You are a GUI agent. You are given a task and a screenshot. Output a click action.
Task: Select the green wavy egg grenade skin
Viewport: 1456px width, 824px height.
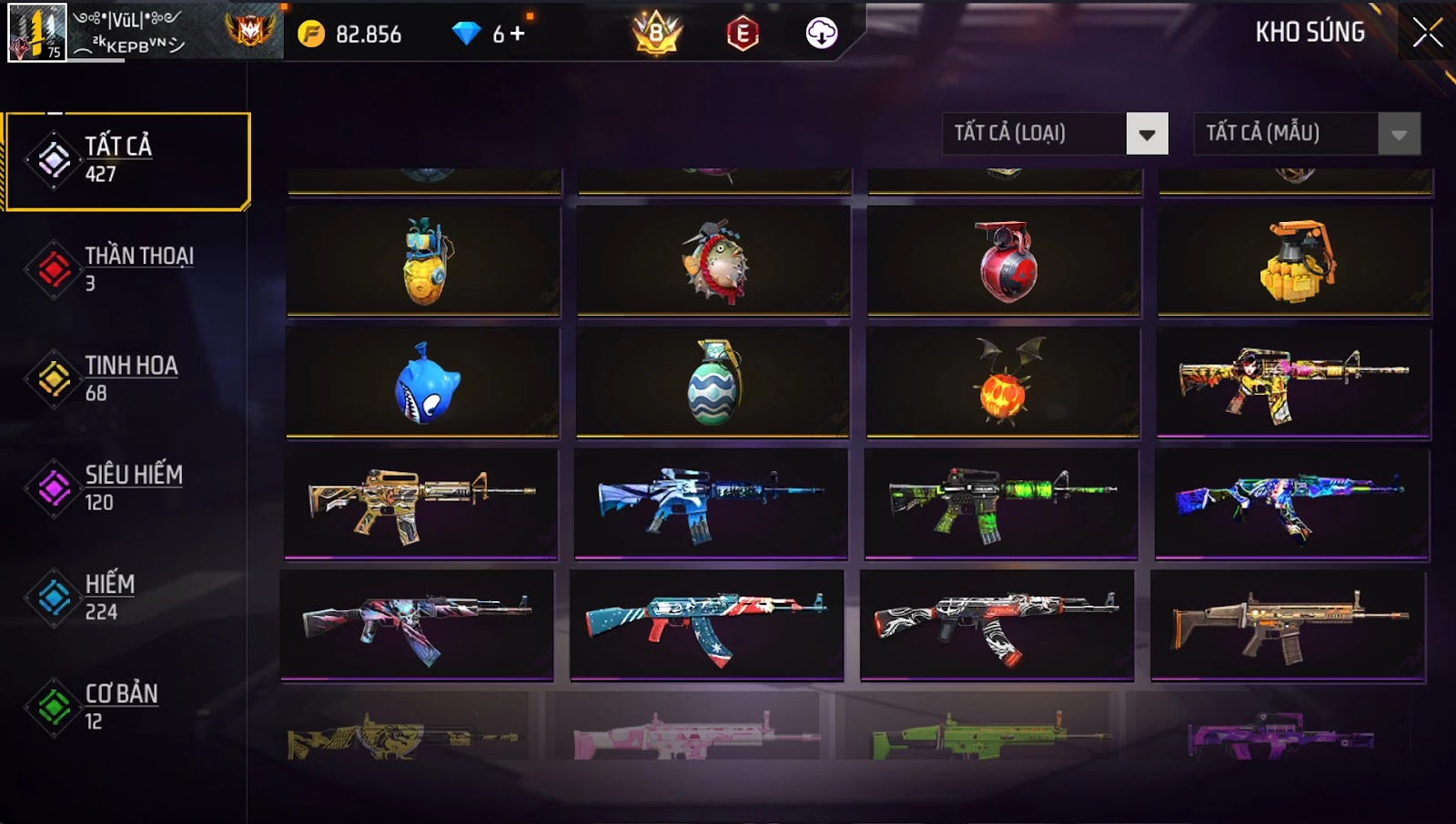coord(714,383)
